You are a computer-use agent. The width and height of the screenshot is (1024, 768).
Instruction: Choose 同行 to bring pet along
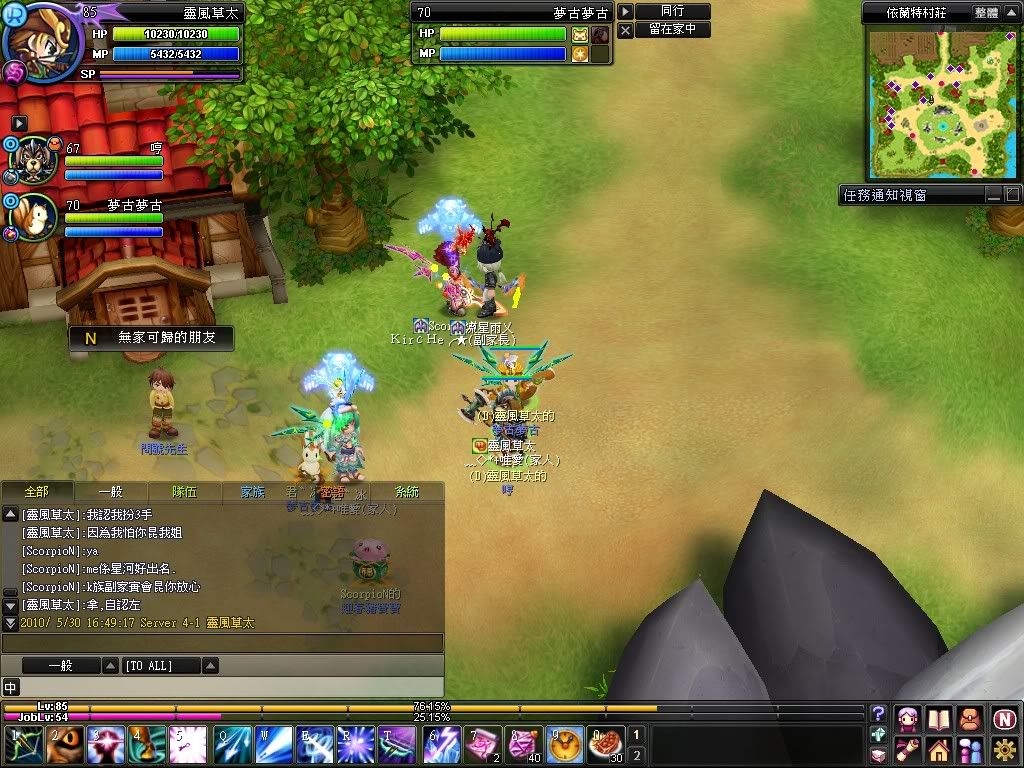672,11
